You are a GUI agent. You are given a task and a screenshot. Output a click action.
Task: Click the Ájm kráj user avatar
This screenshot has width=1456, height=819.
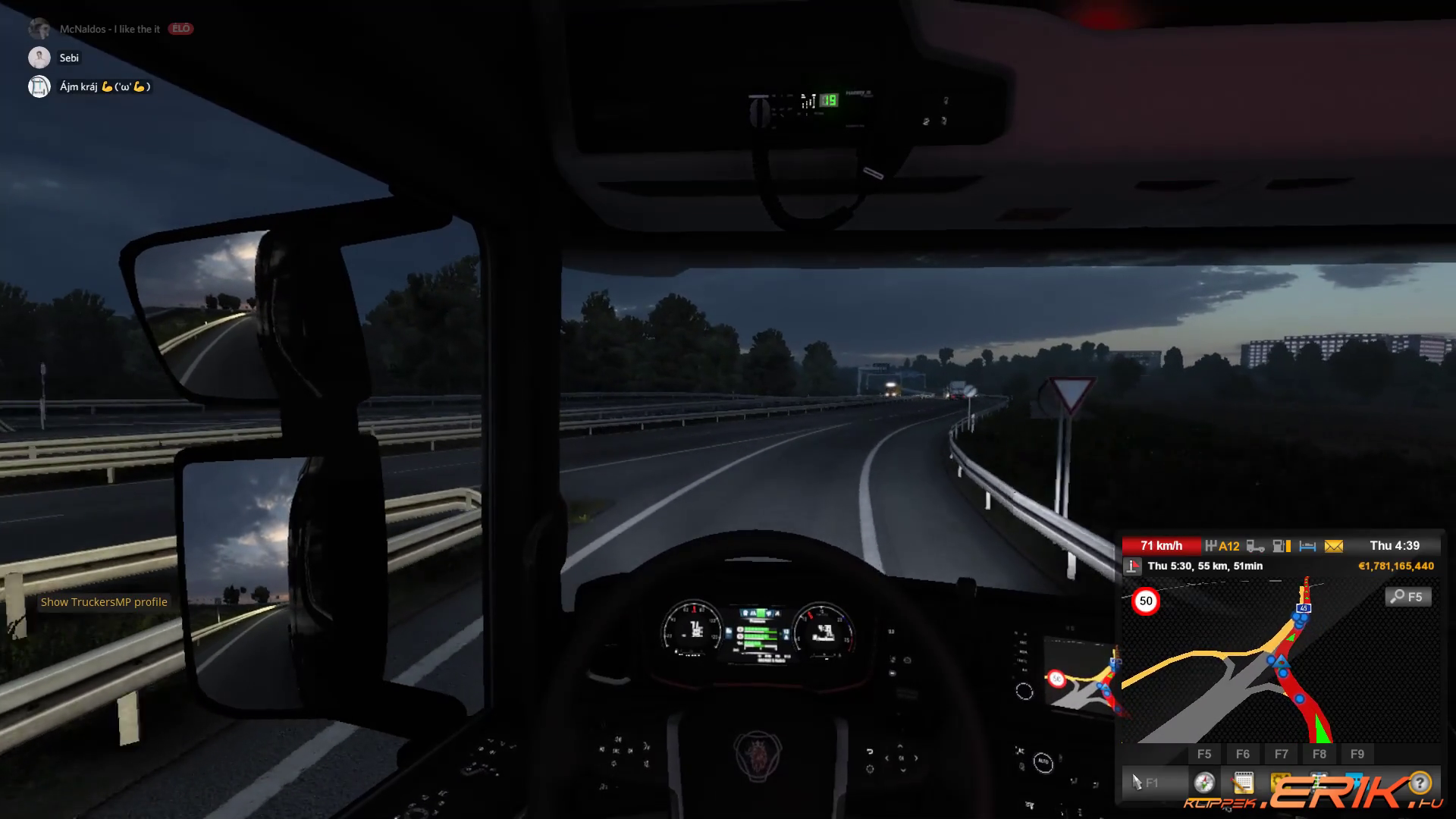pyautogui.click(x=39, y=86)
